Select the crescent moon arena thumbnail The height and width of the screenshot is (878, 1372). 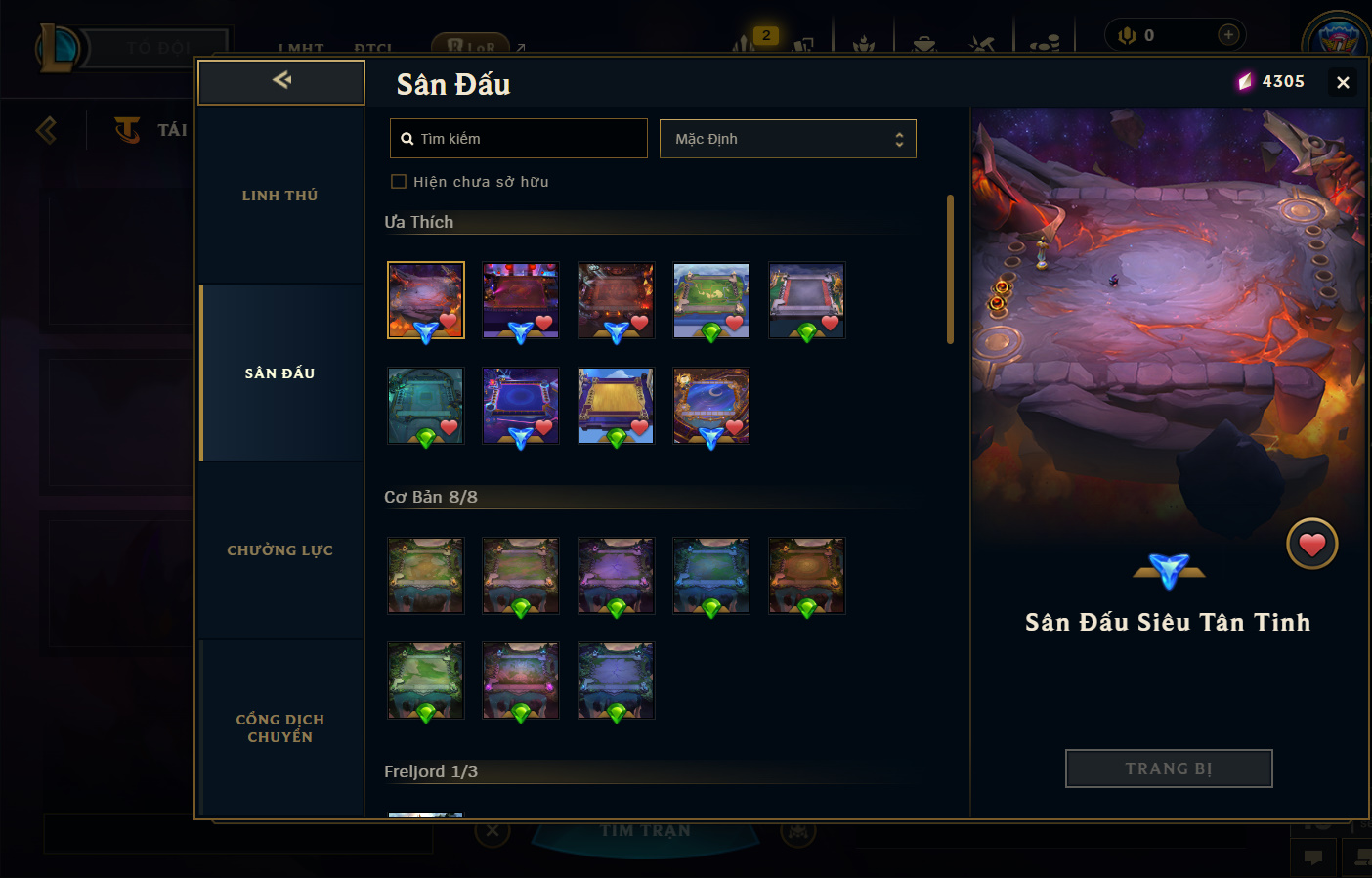point(710,405)
